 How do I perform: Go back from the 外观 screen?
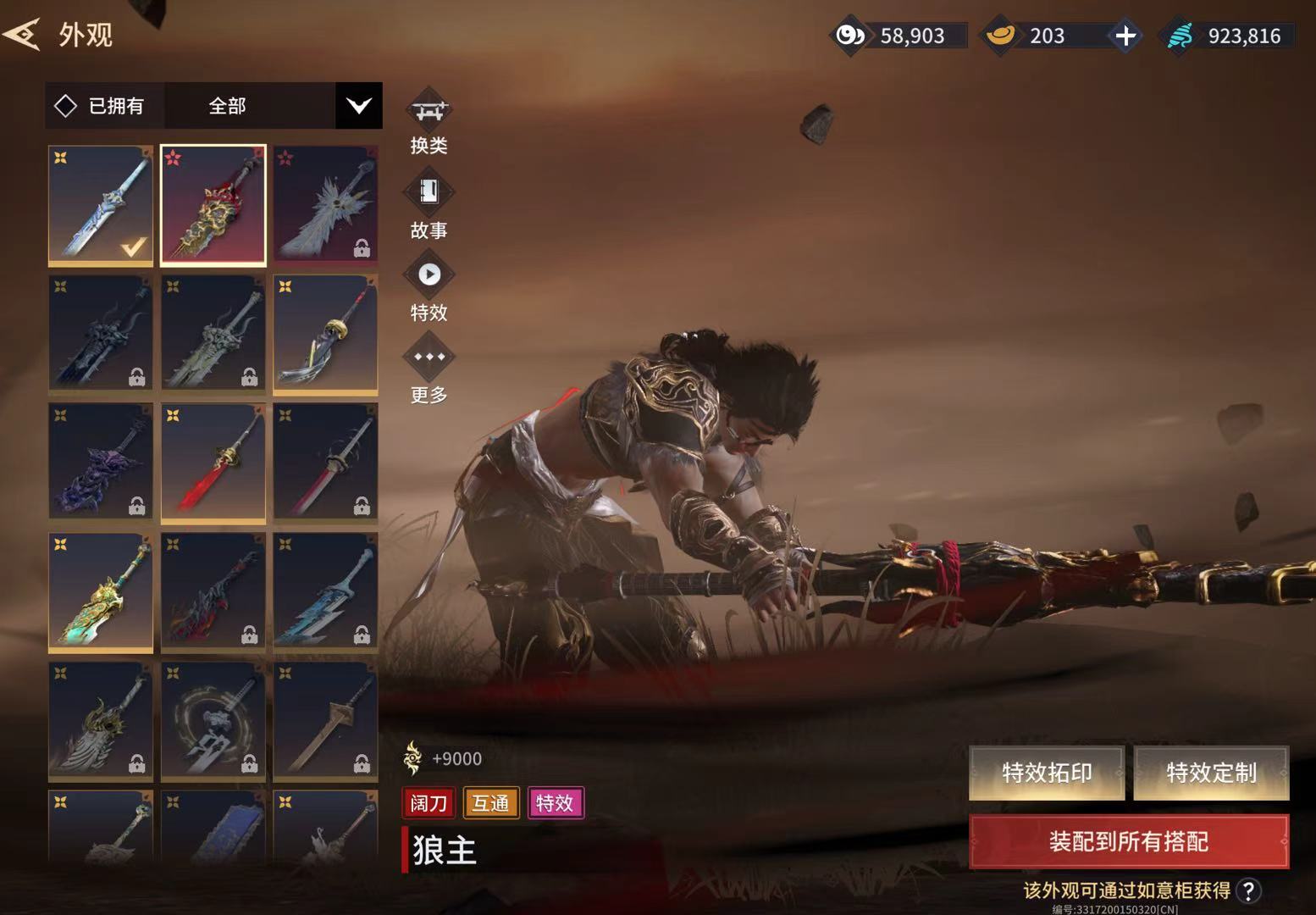coord(23,35)
